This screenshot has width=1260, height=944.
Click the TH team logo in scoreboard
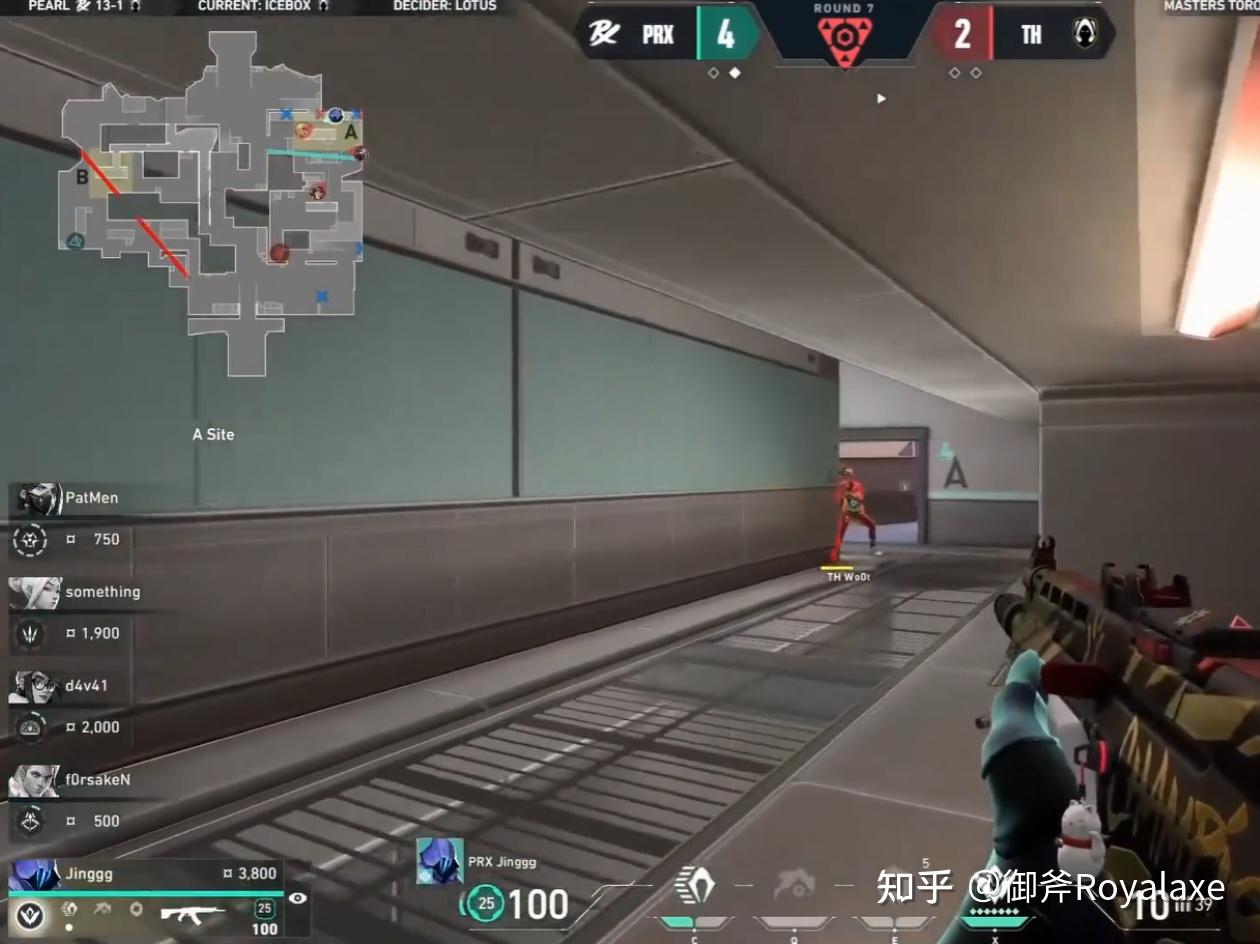(1084, 35)
